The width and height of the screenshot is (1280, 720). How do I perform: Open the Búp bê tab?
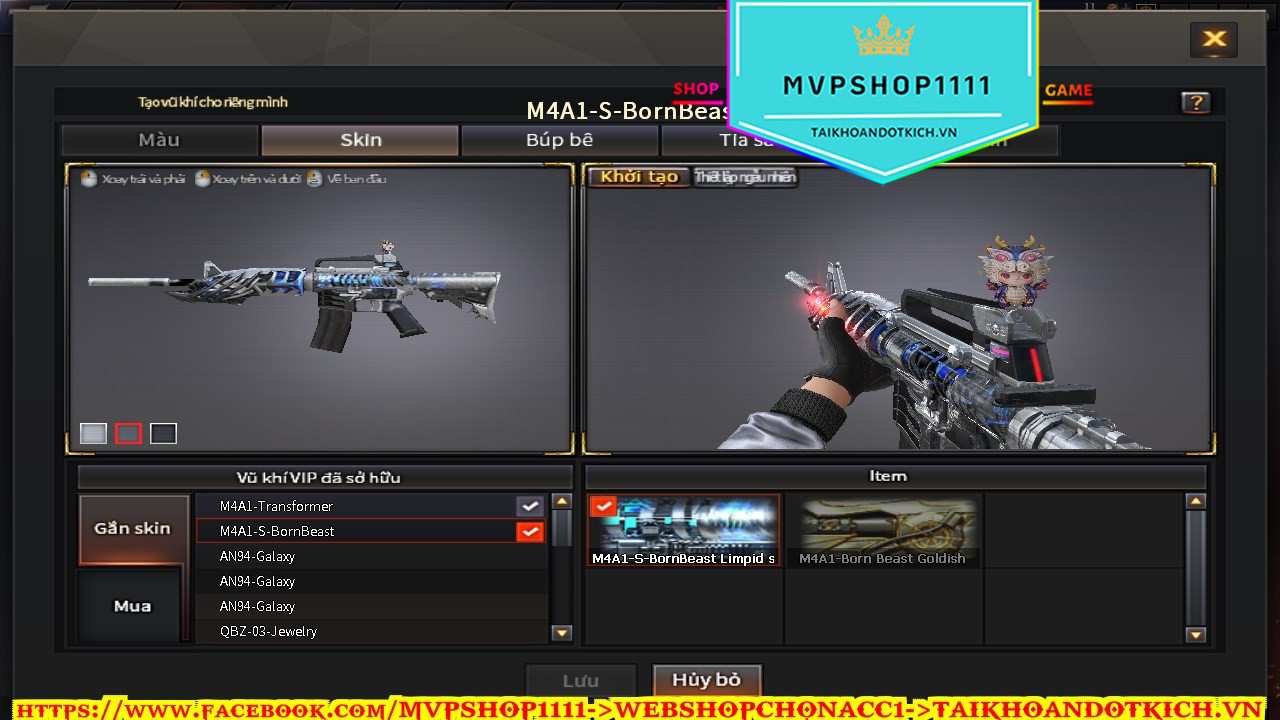point(559,140)
